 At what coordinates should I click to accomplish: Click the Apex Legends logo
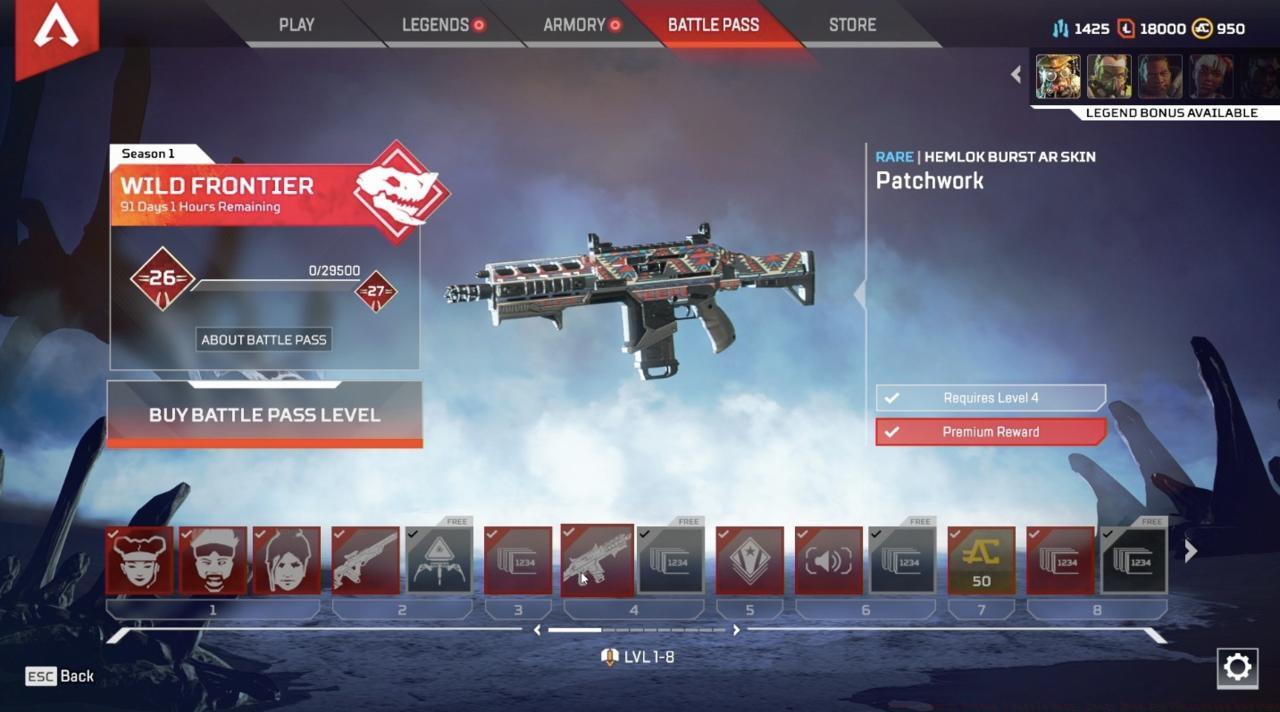coord(56,32)
